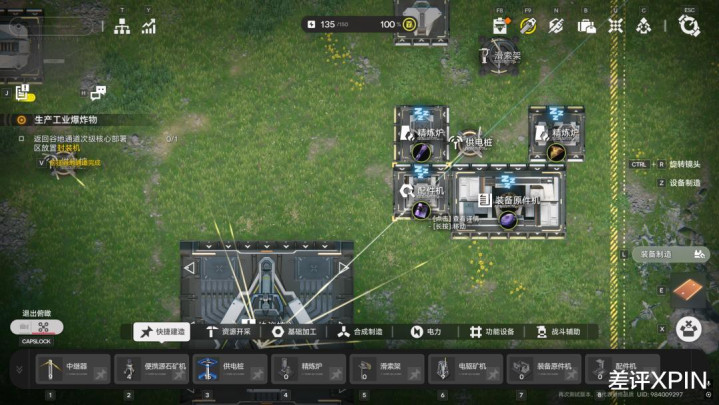
Task: Select the 精炼炉 refinery build slot
Action: pos(307,369)
